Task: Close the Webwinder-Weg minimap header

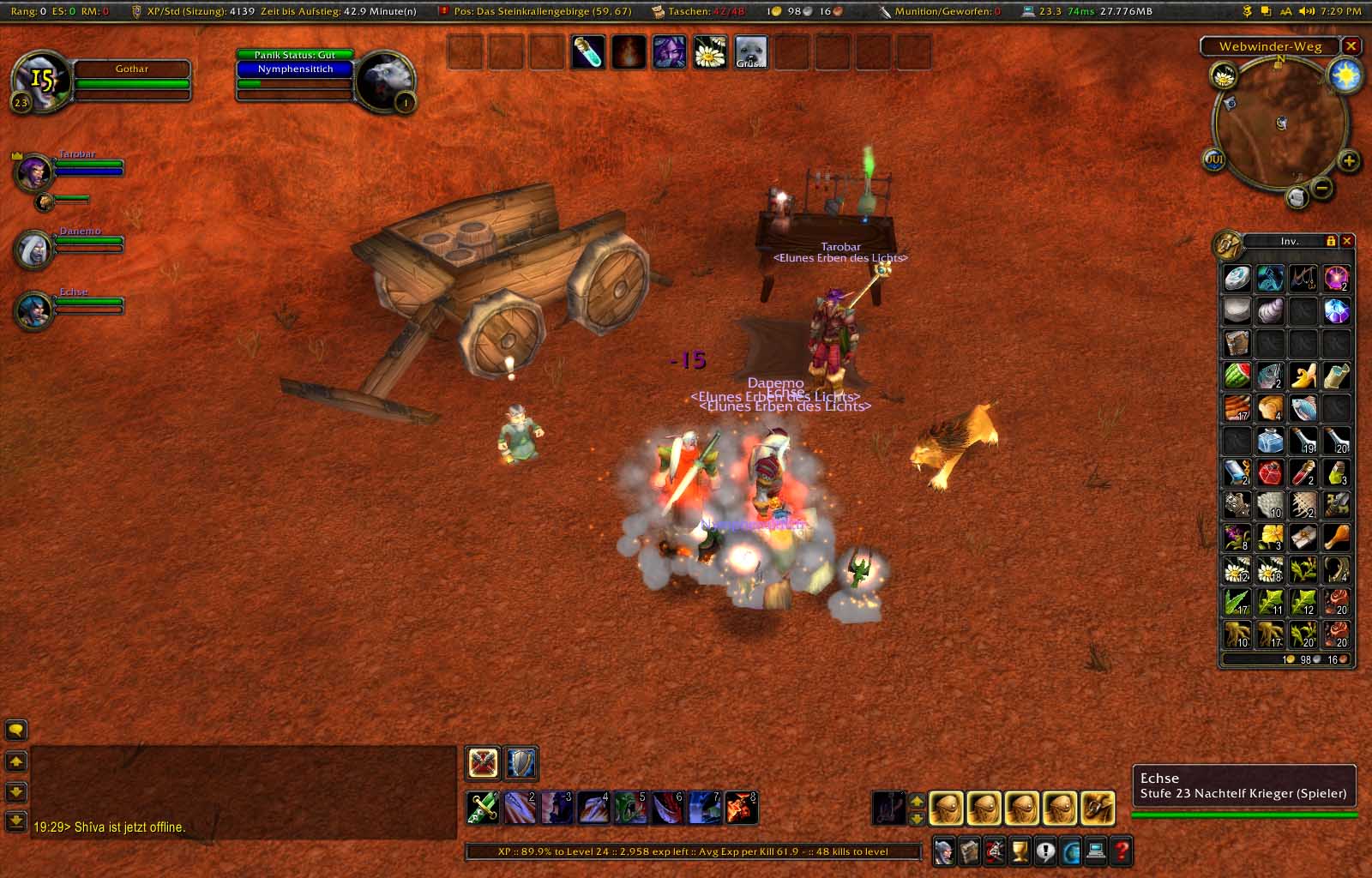Action: [x=1351, y=46]
